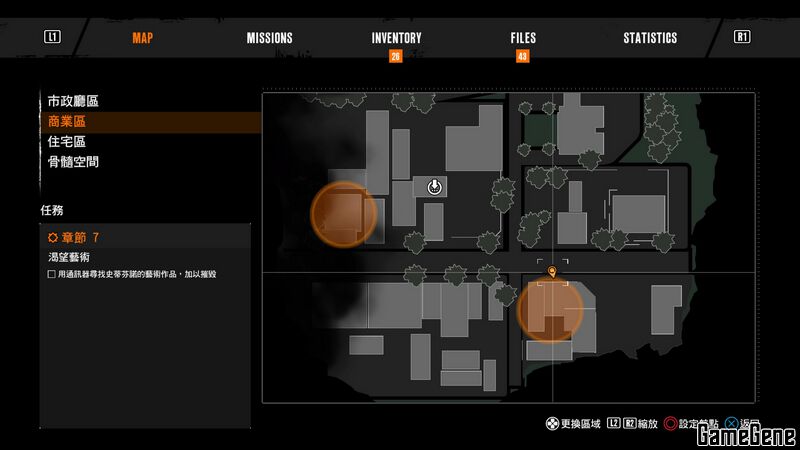Select the 章節 7 mission entry
Screen dimensions: 800x450
tap(74, 237)
